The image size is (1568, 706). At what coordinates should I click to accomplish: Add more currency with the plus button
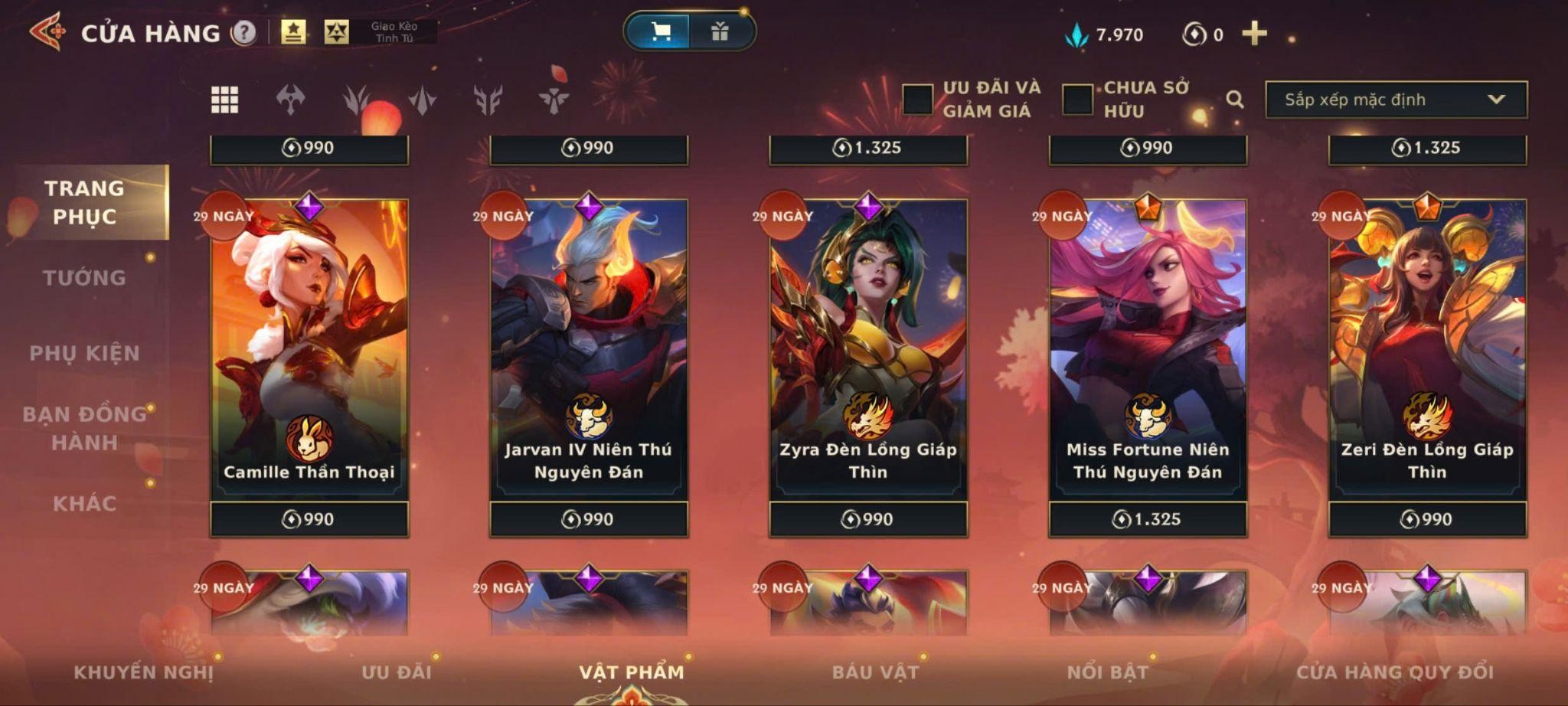pos(1254,34)
